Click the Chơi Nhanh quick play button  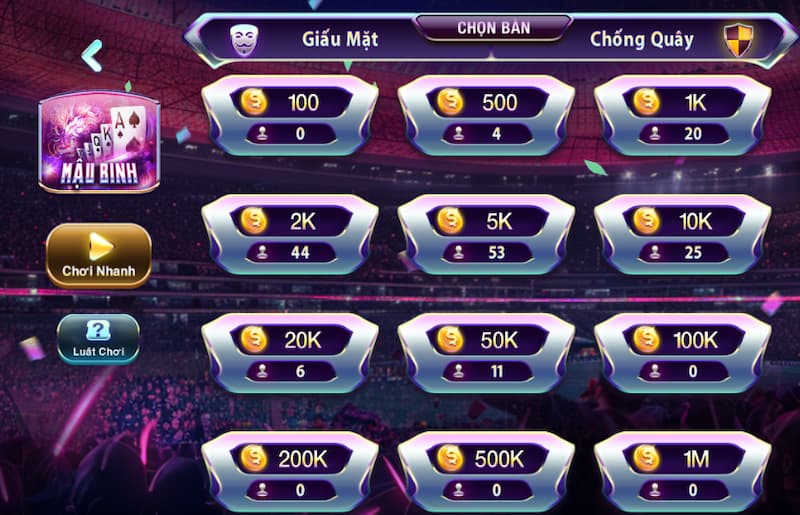99,255
